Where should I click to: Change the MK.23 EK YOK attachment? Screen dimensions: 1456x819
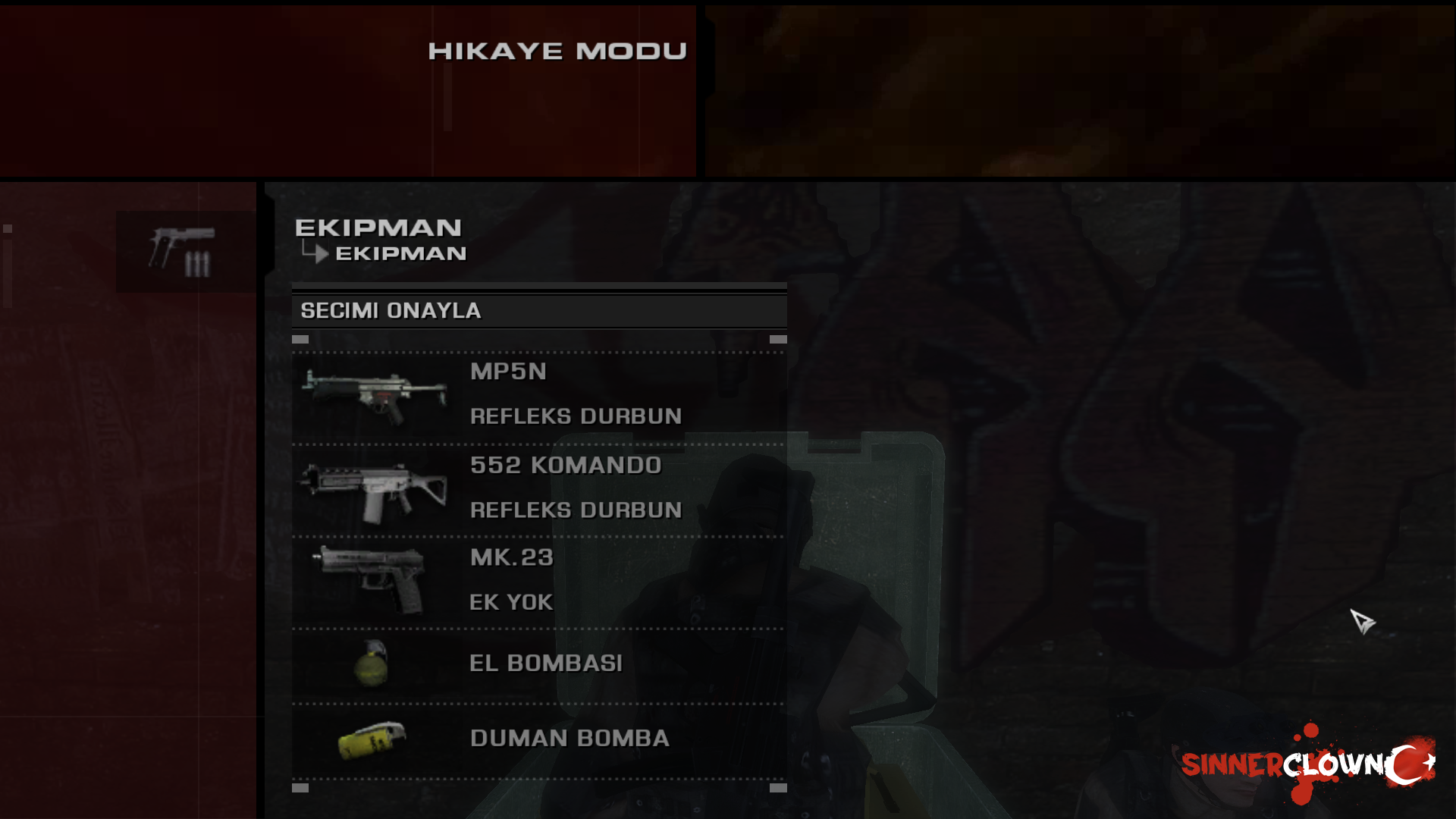[x=511, y=602]
